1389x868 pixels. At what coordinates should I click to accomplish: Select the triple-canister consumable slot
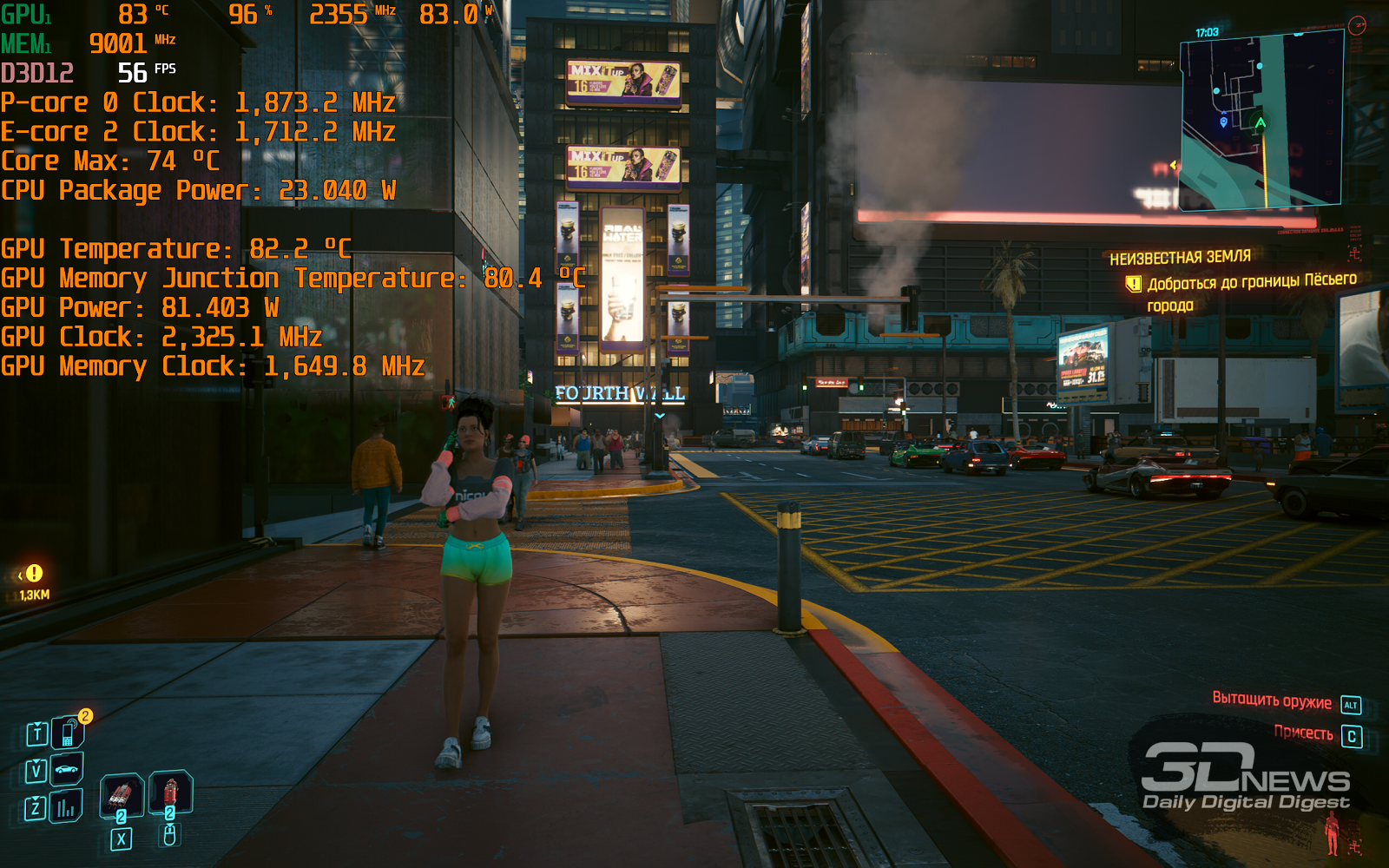tap(121, 795)
